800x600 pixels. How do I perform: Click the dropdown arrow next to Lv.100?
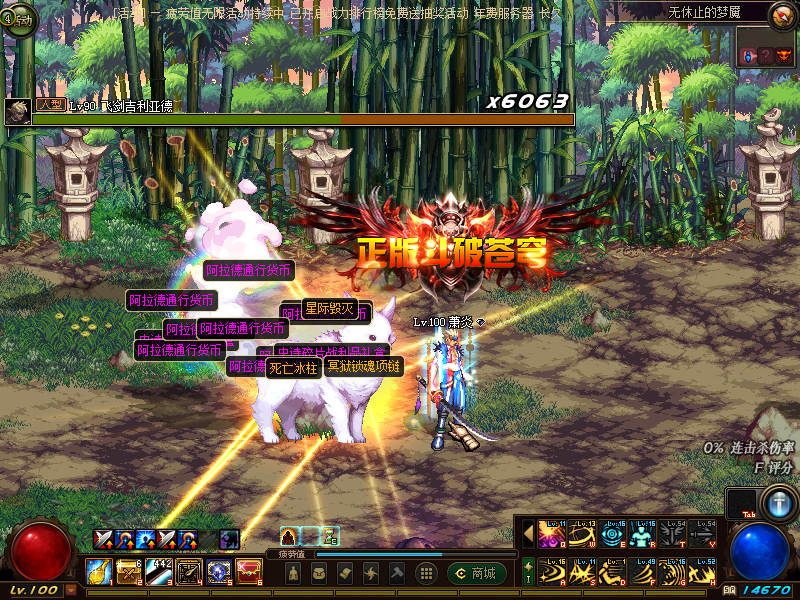point(70,591)
